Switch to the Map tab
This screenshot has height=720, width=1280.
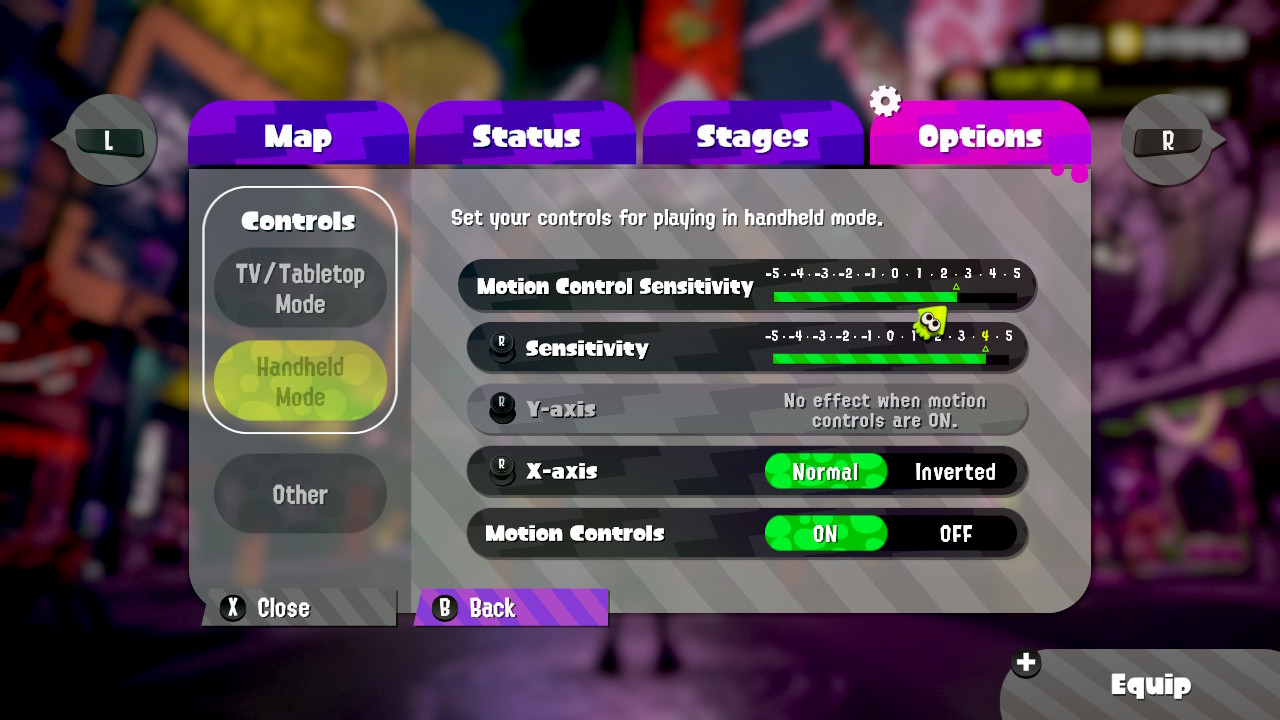298,136
